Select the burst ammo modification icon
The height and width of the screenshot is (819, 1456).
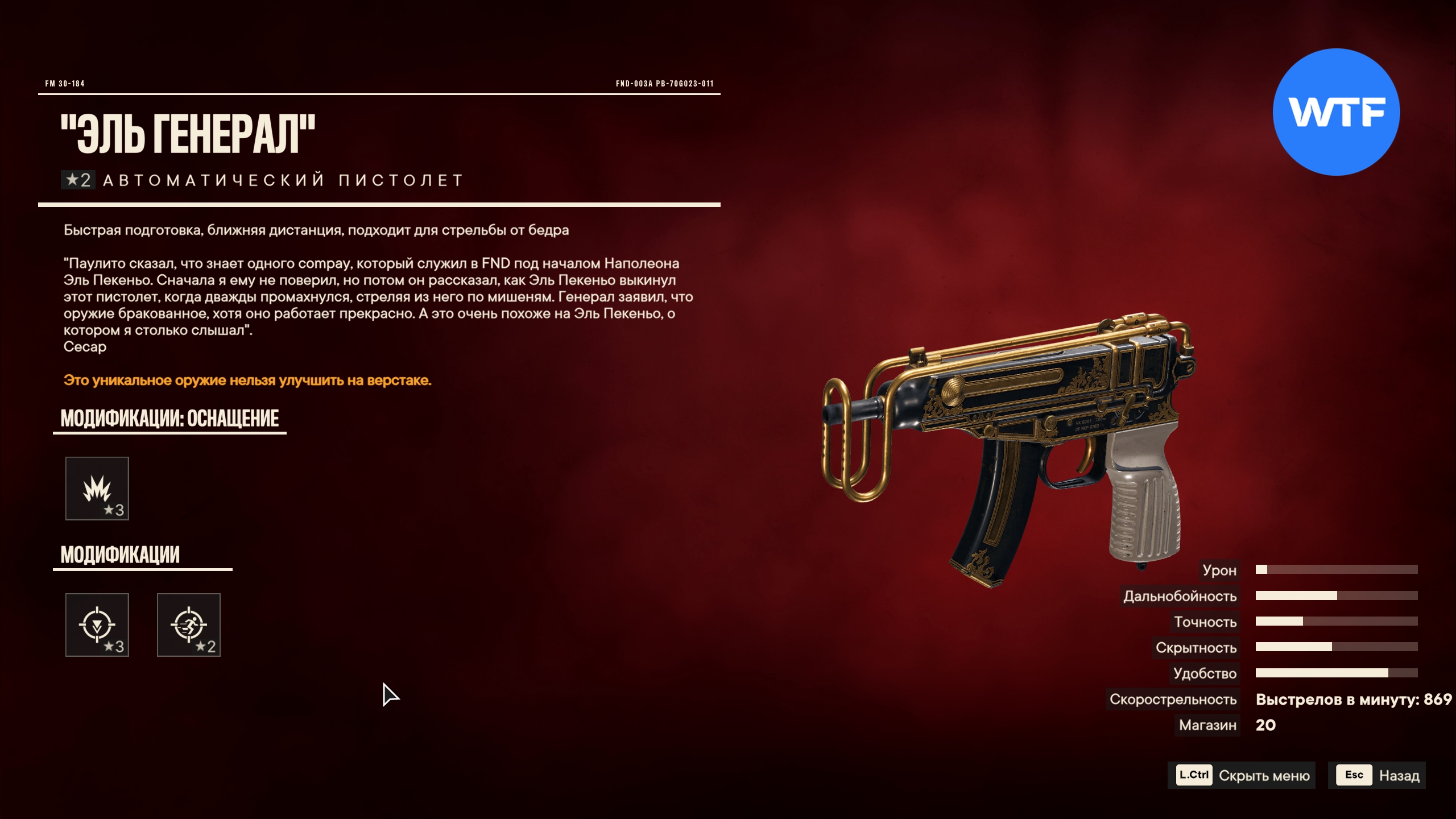click(97, 489)
